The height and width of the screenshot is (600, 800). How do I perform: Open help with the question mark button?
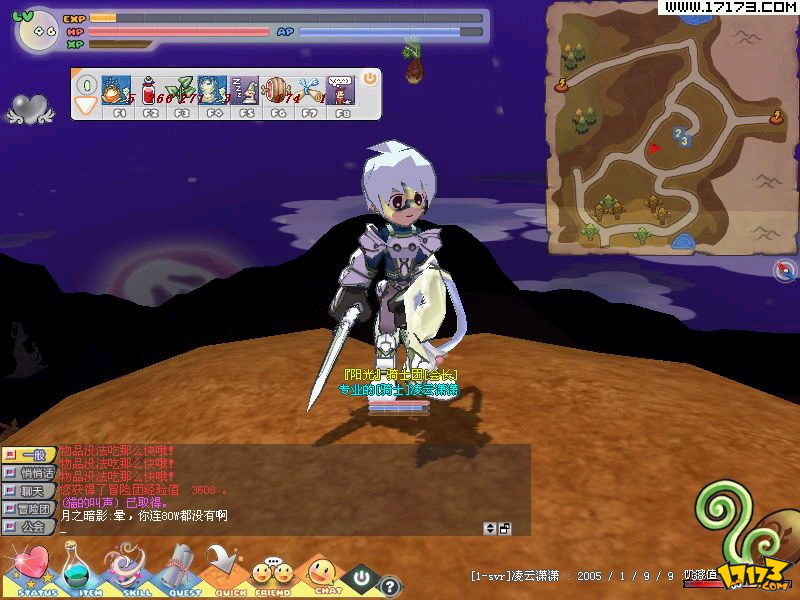pos(390,587)
